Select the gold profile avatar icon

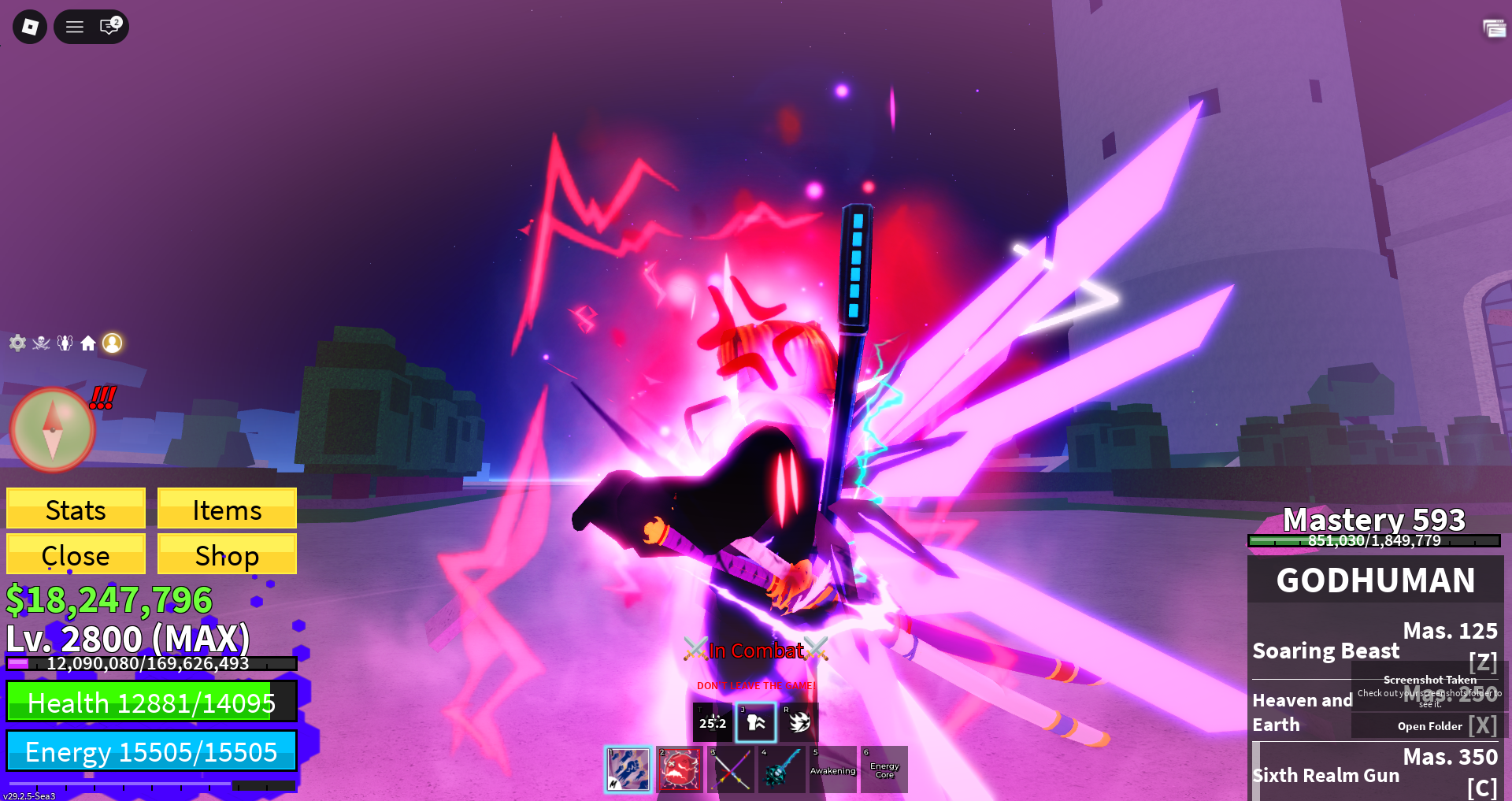113,343
